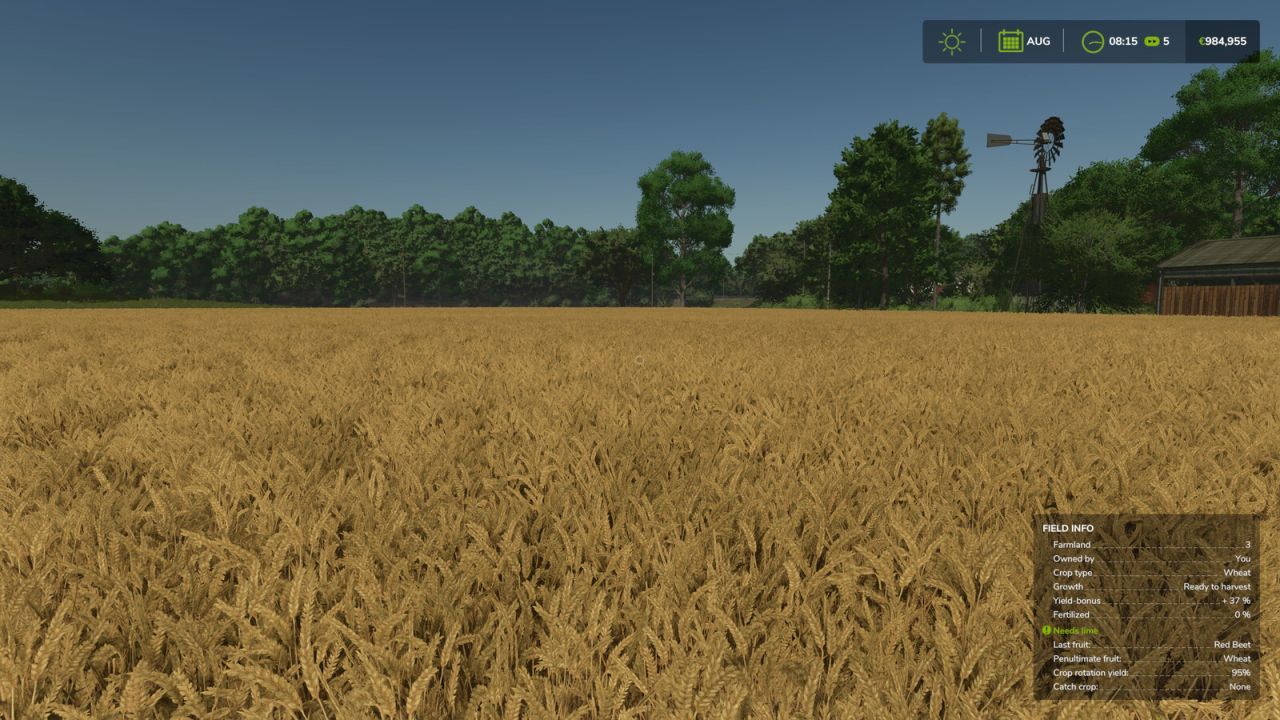
Task: Open the Catch crop selection showing None
Action: [1150, 687]
